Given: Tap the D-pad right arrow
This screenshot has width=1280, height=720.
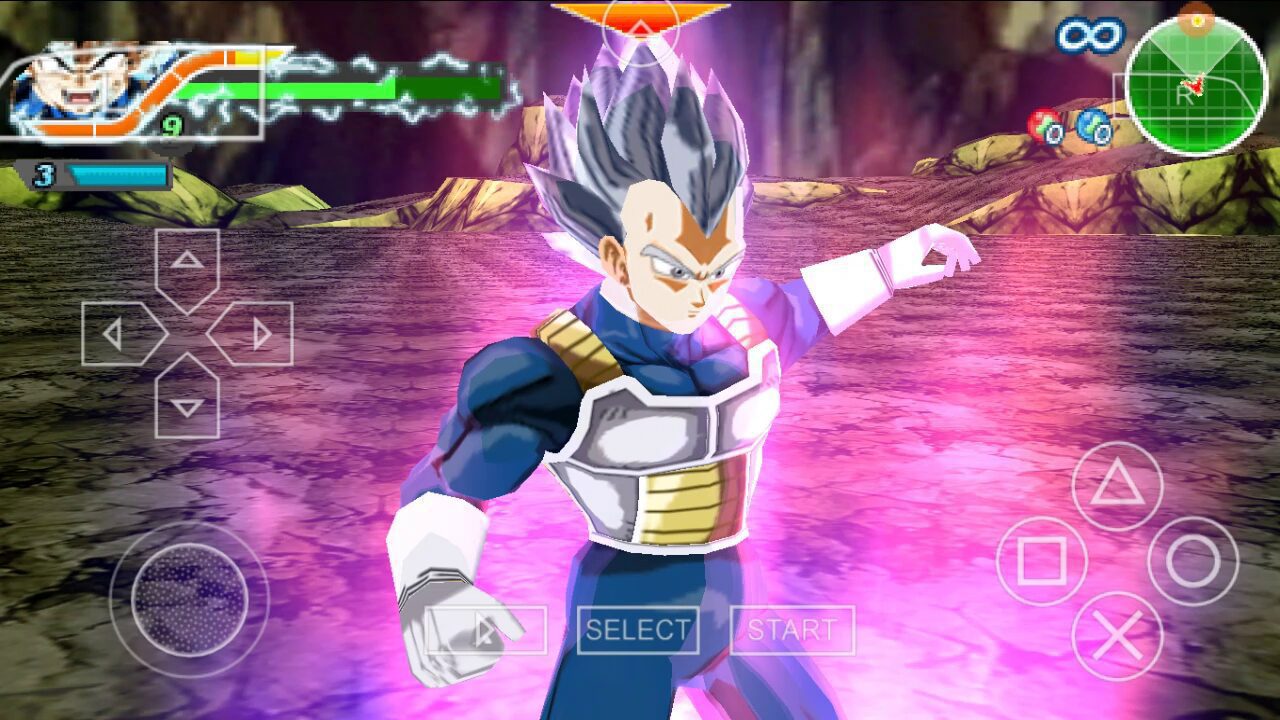Looking at the screenshot, I should click(255, 333).
